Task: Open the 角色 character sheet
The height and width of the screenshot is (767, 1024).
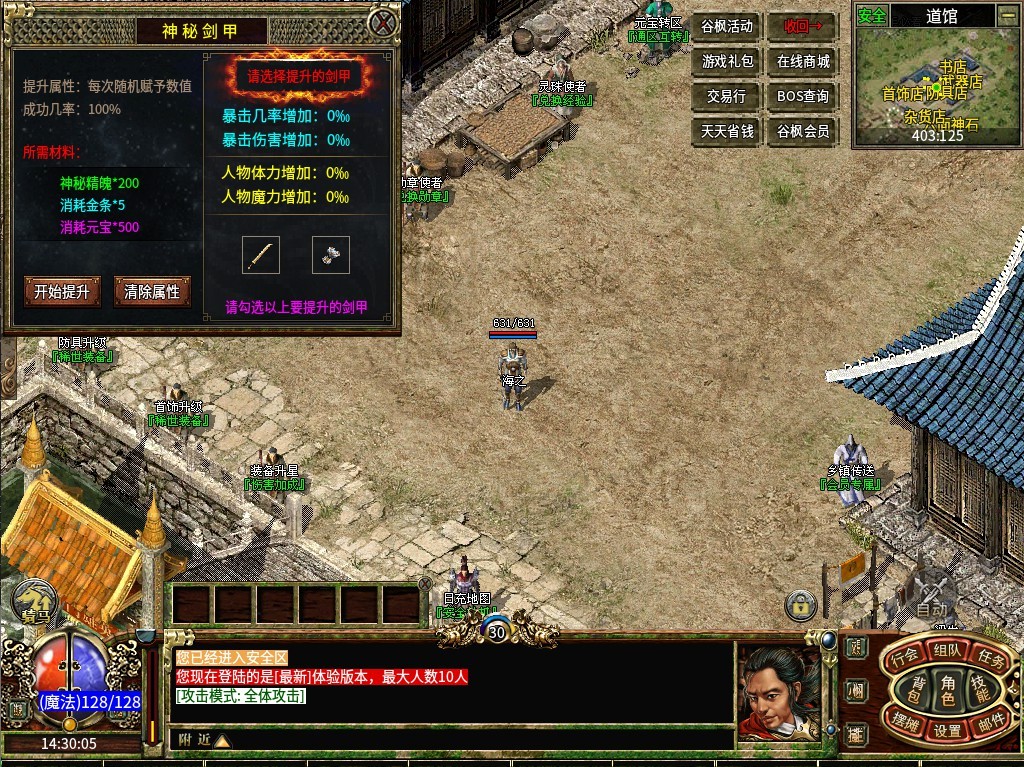Action: pyautogui.click(x=949, y=689)
